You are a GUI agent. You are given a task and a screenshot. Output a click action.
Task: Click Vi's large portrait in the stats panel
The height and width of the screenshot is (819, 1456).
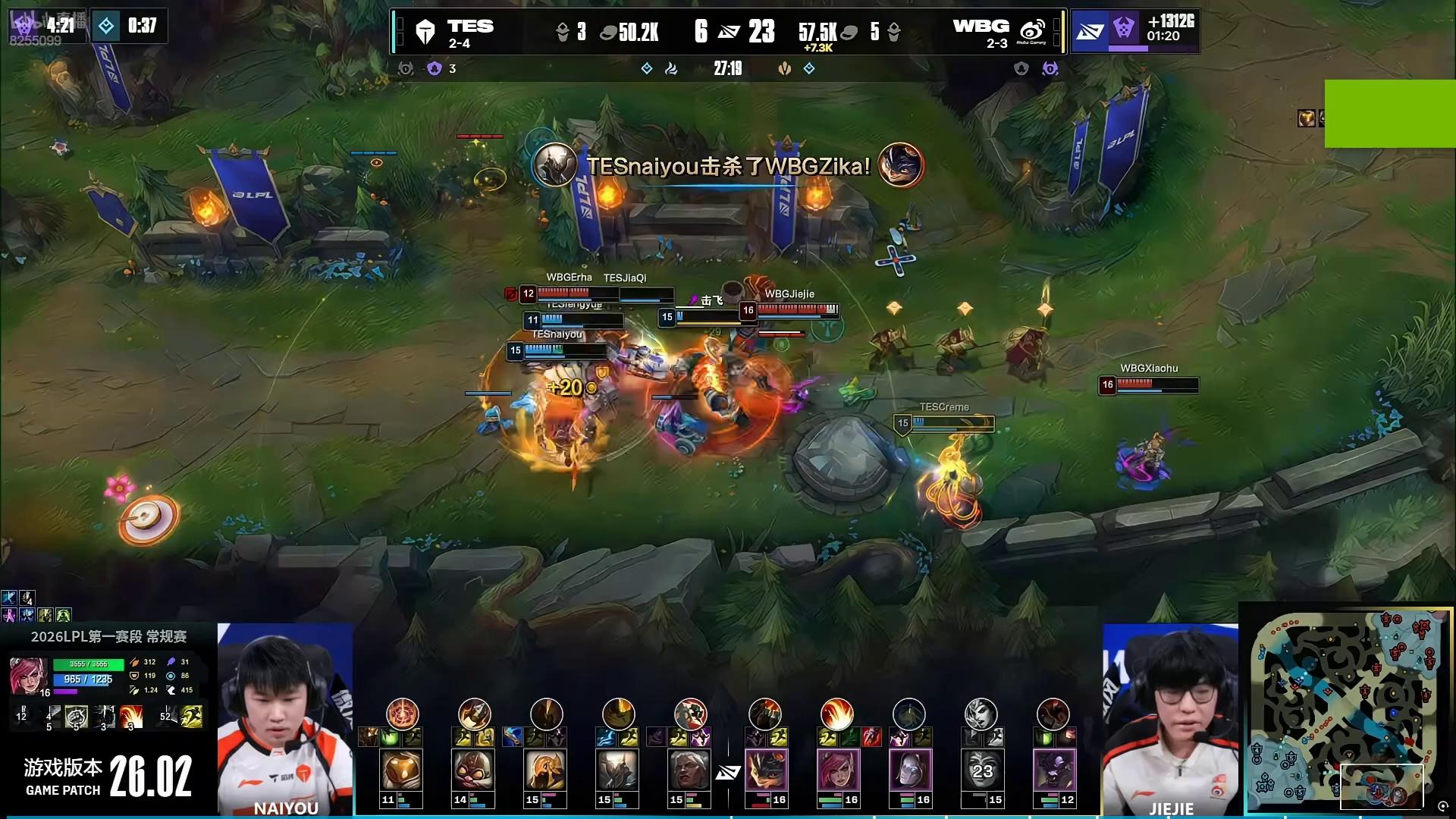29,676
